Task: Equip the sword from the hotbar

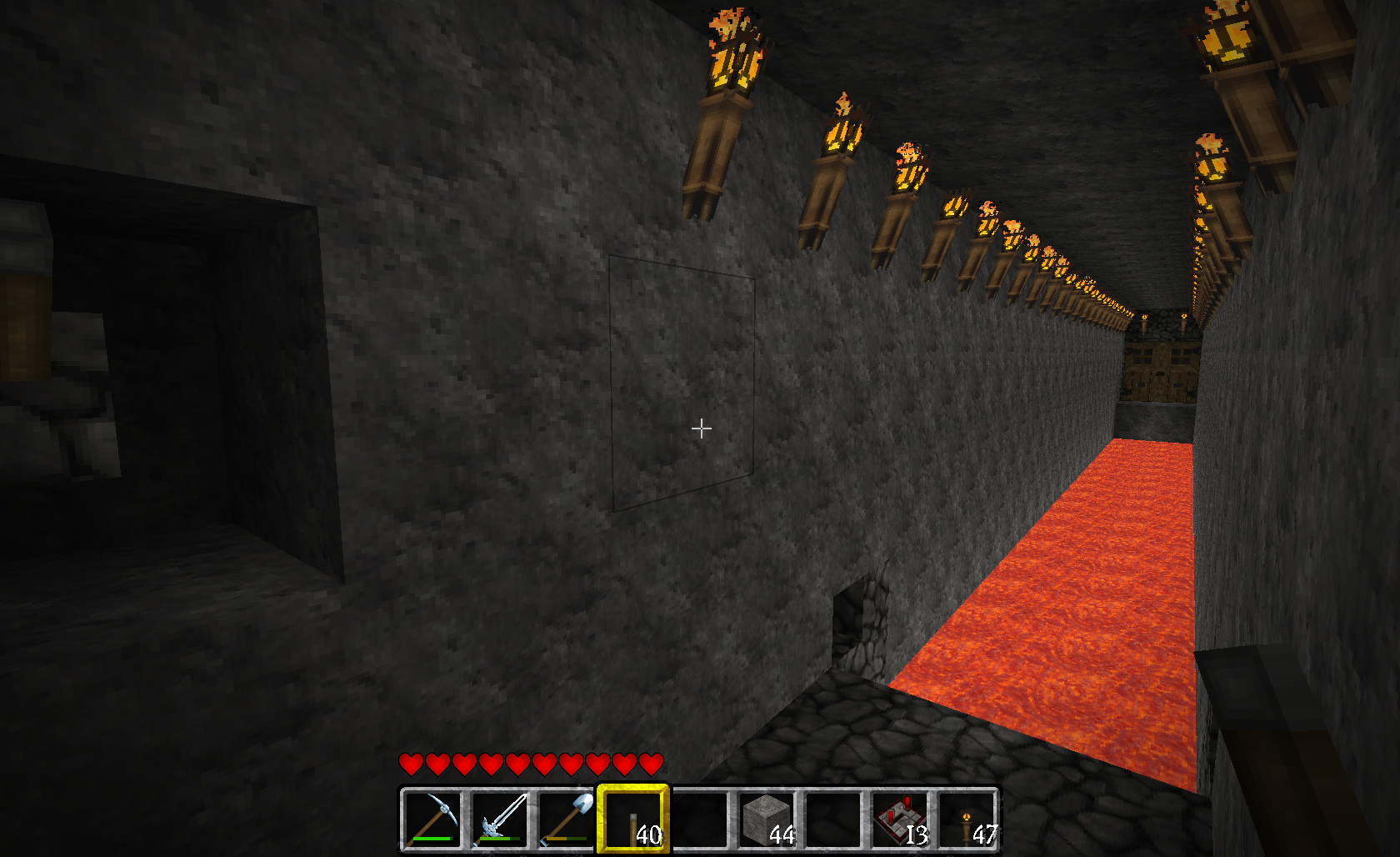Action: tap(499, 819)
